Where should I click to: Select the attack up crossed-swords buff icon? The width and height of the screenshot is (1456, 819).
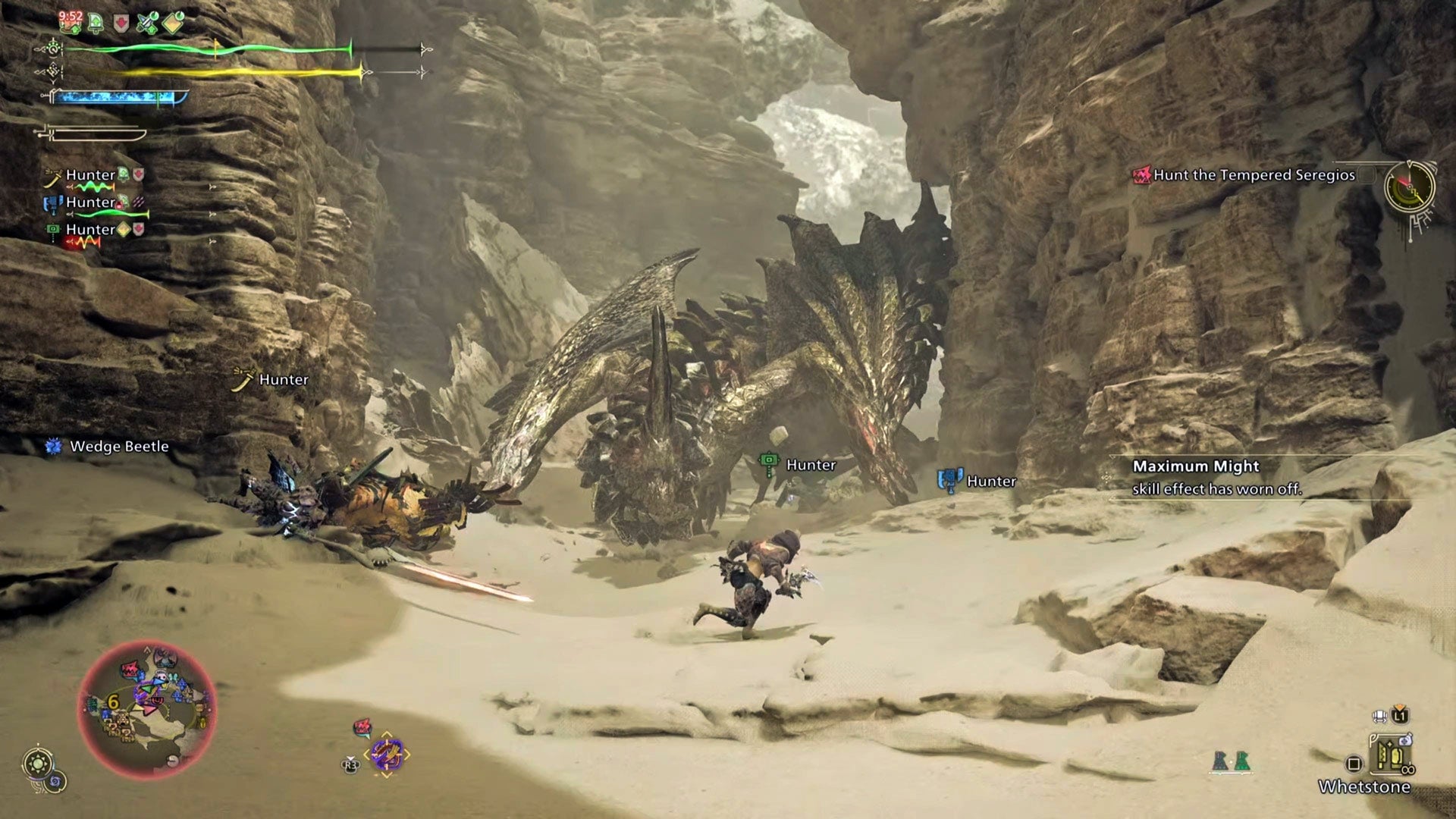click(x=147, y=23)
